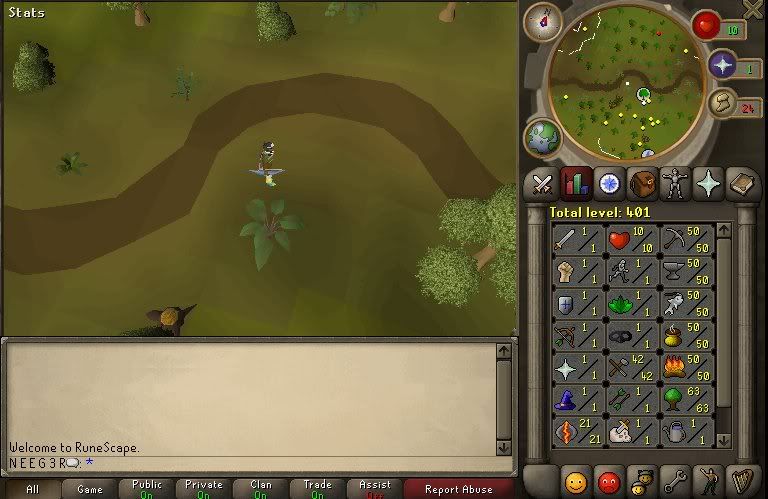768x499 pixels.
Task: Show the Worn Equipment tab
Action: point(675,184)
